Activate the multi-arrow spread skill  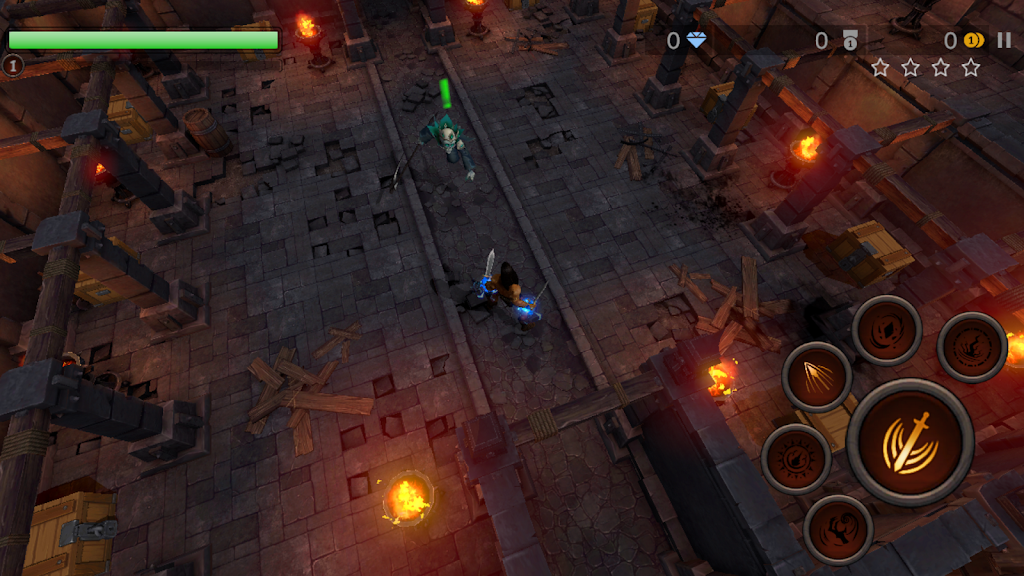817,376
